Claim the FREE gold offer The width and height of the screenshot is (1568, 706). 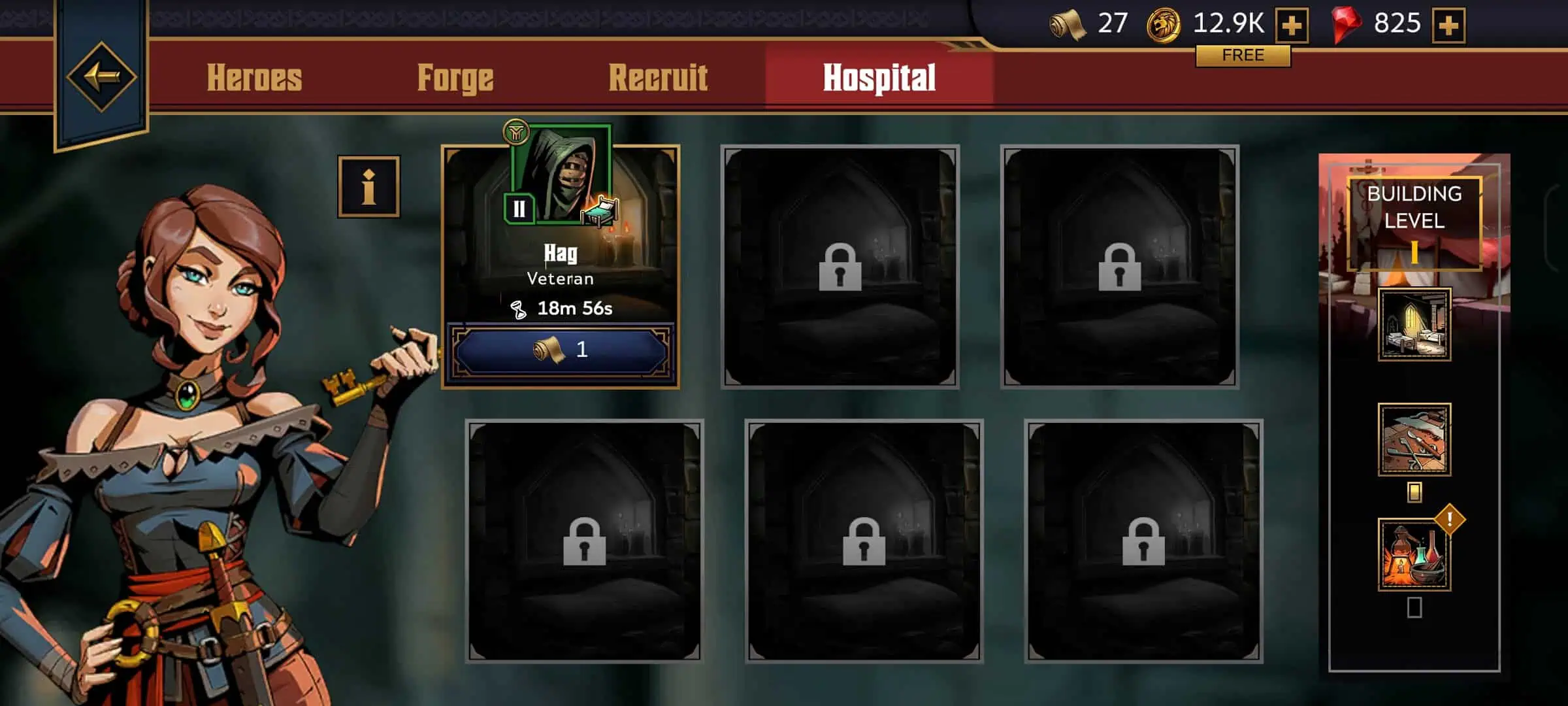point(1243,56)
